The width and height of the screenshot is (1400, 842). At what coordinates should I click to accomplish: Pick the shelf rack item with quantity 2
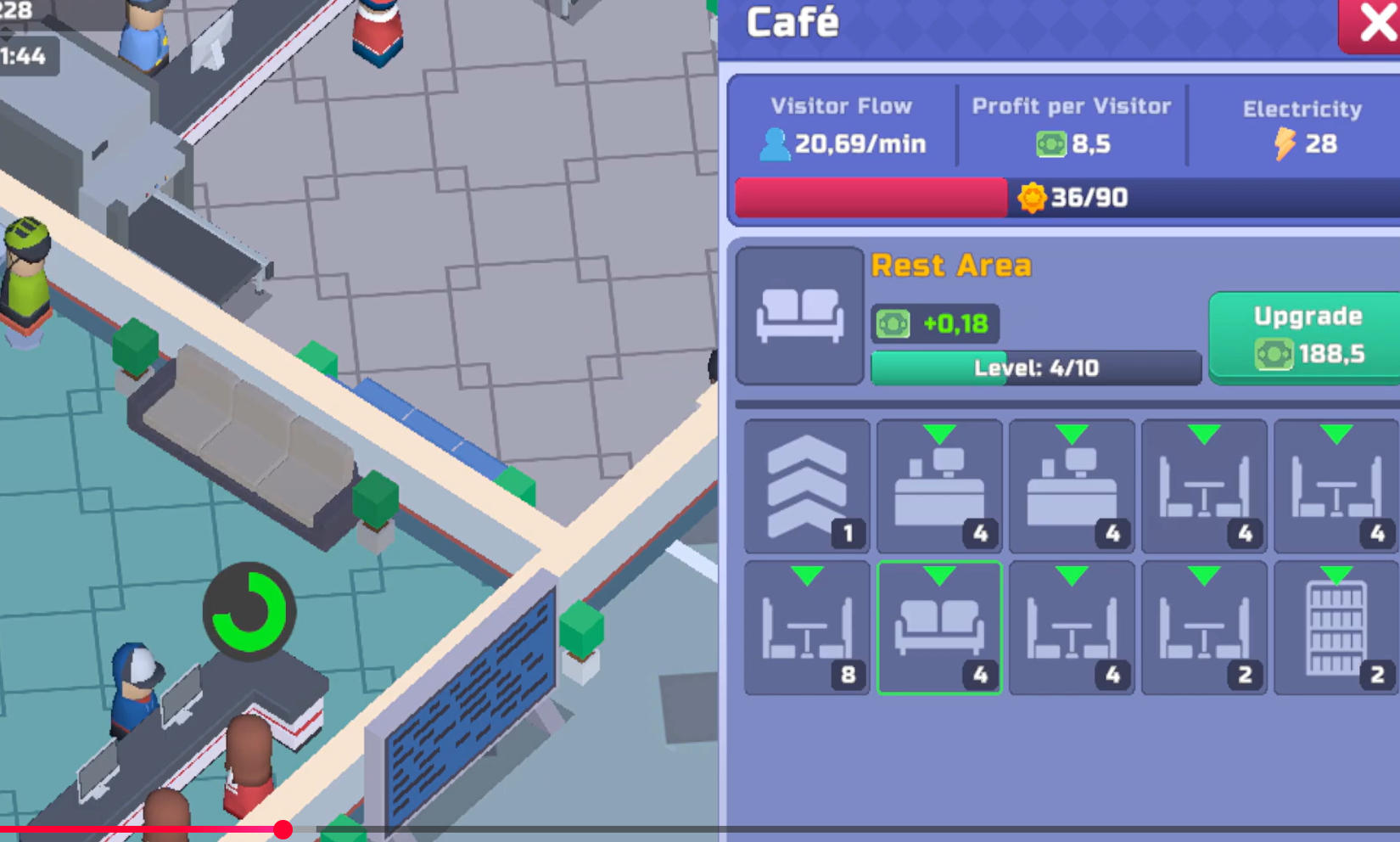[x=1335, y=628]
